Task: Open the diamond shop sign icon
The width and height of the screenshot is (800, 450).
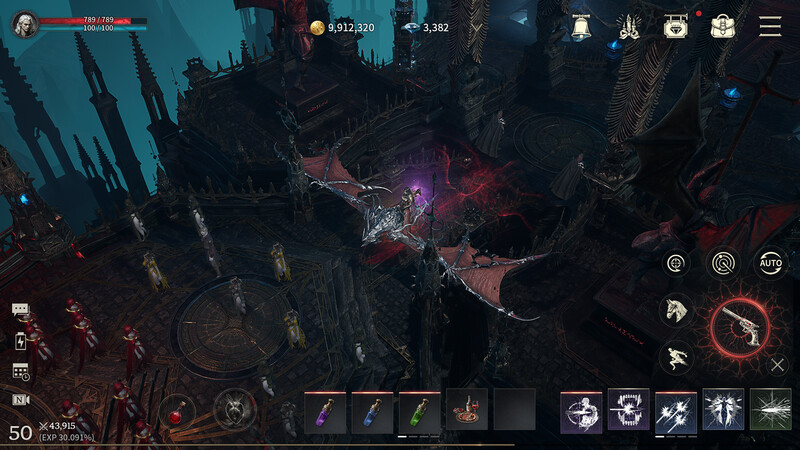Action: click(676, 27)
